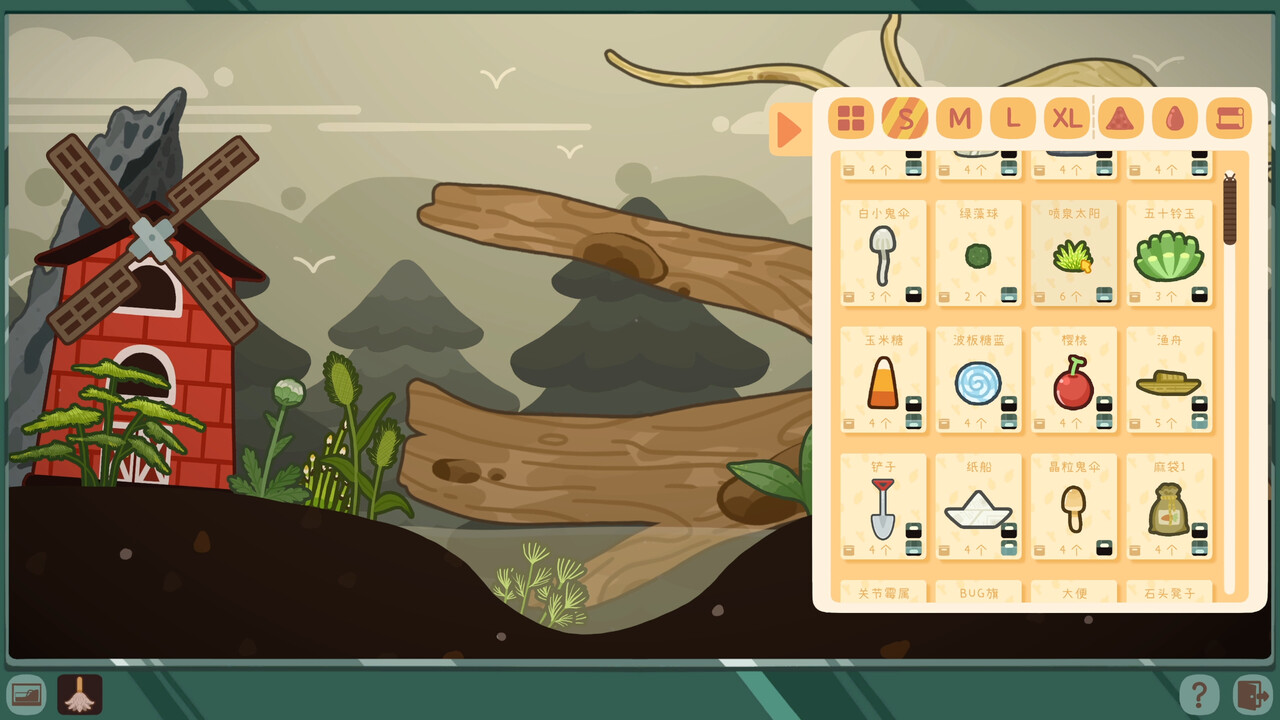This screenshot has height=720, width=1280.
Task: Show all item sizes with the grid icon
Action: pyautogui.click(x=851, y=118)
